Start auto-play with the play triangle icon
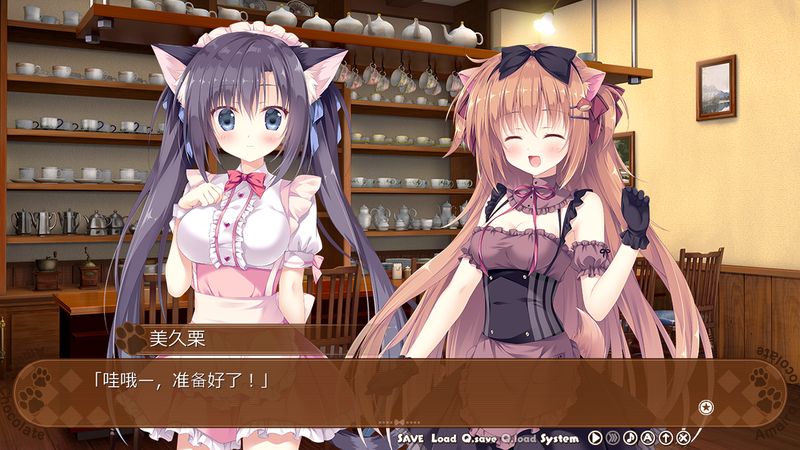The height and width of the screenshot is (450, 800). [x=595, y=438]
